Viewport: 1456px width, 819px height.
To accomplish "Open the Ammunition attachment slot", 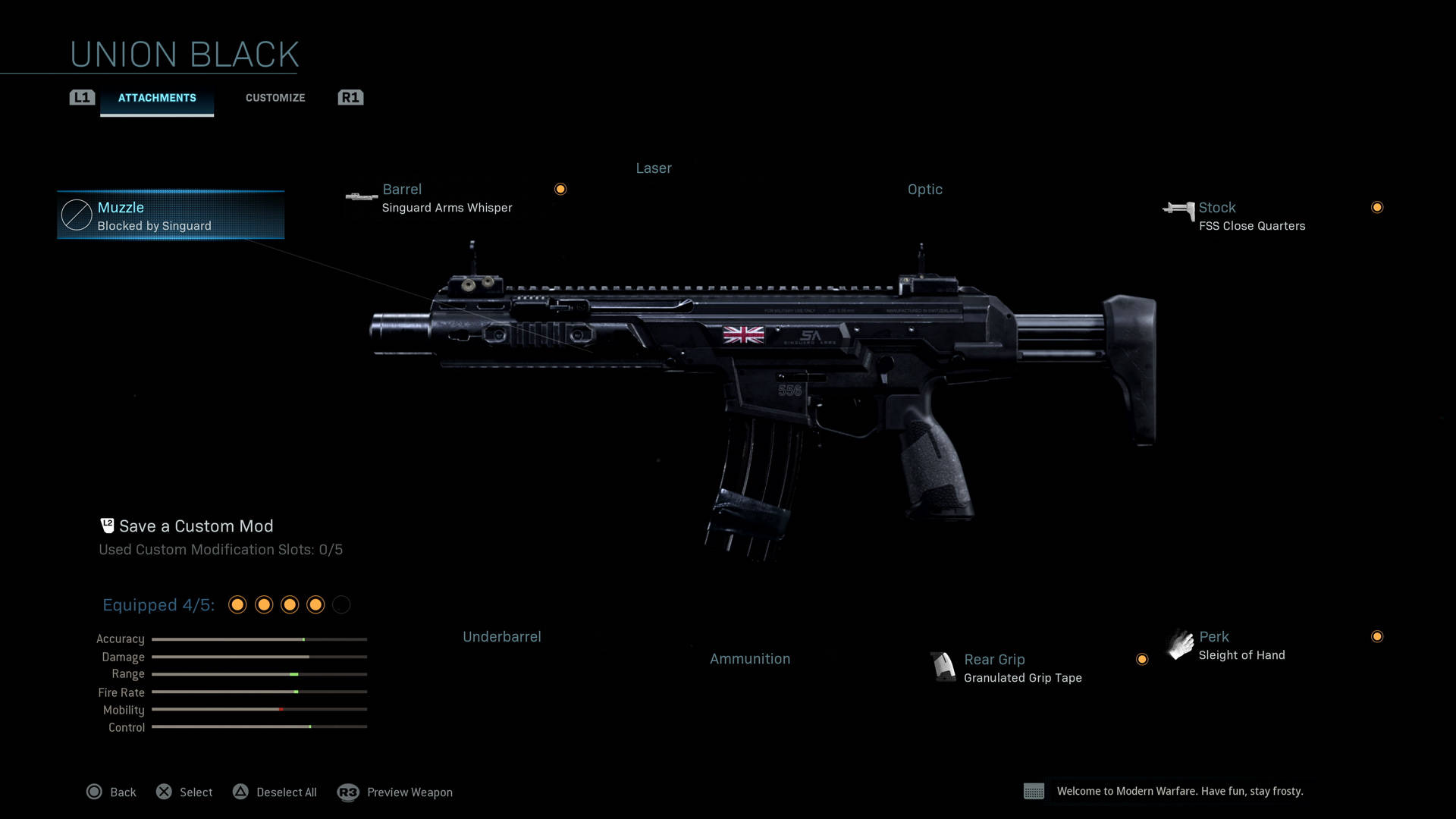I will 750,659.
